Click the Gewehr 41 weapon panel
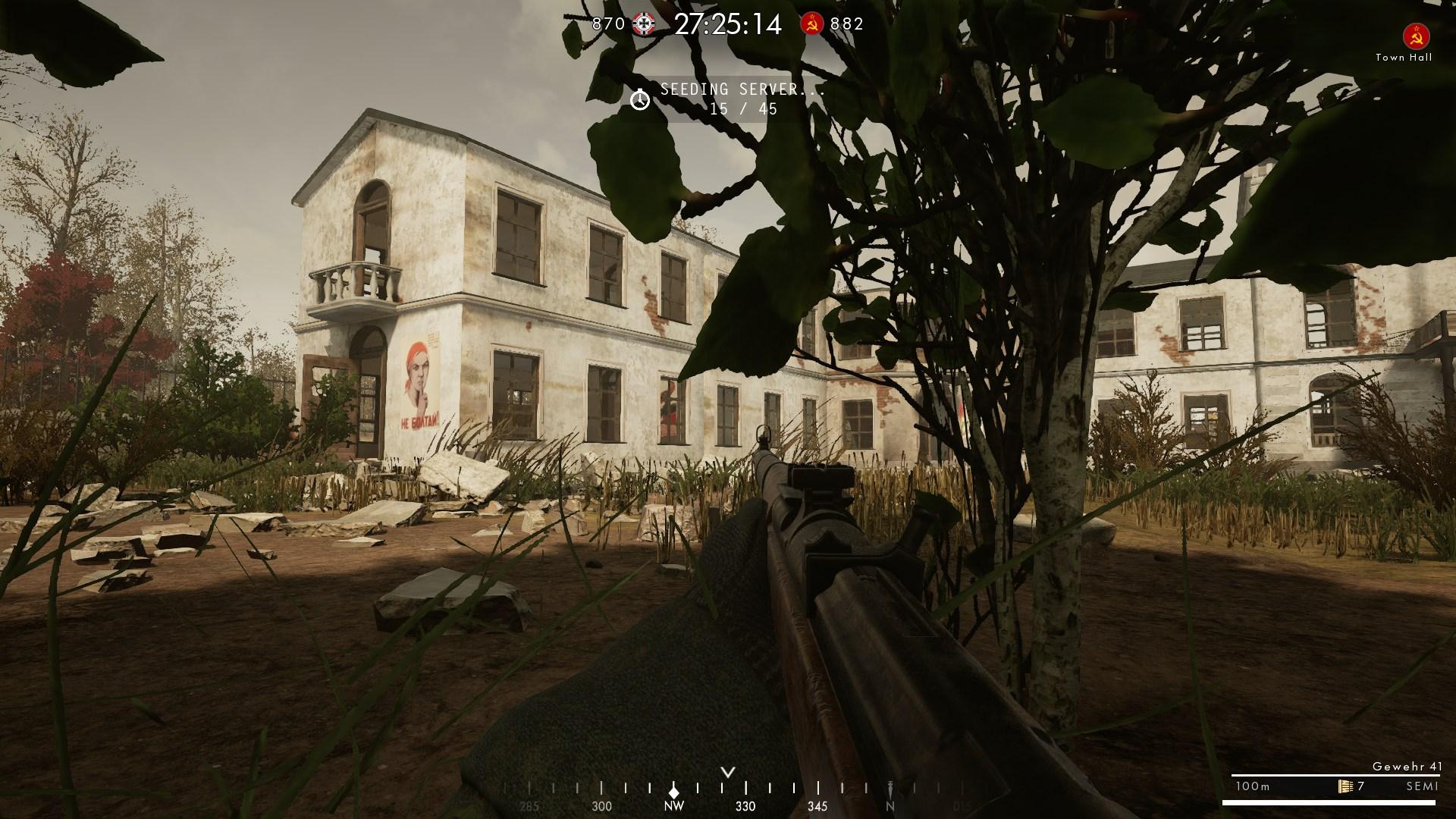 1332,780
